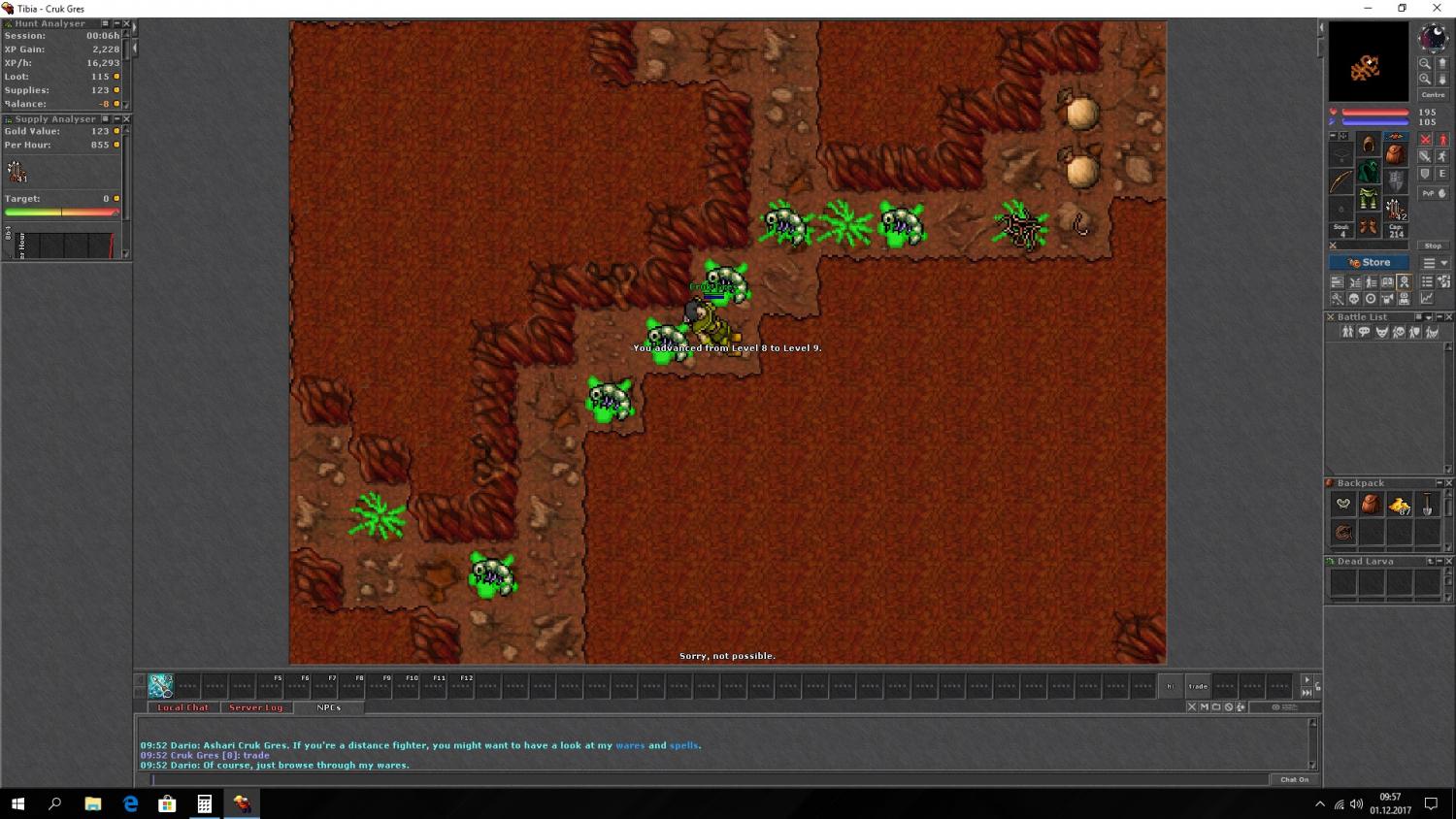Click the 'wares' link in chat
Screen dimensions: 1456x819
click(x=630, y=745)
